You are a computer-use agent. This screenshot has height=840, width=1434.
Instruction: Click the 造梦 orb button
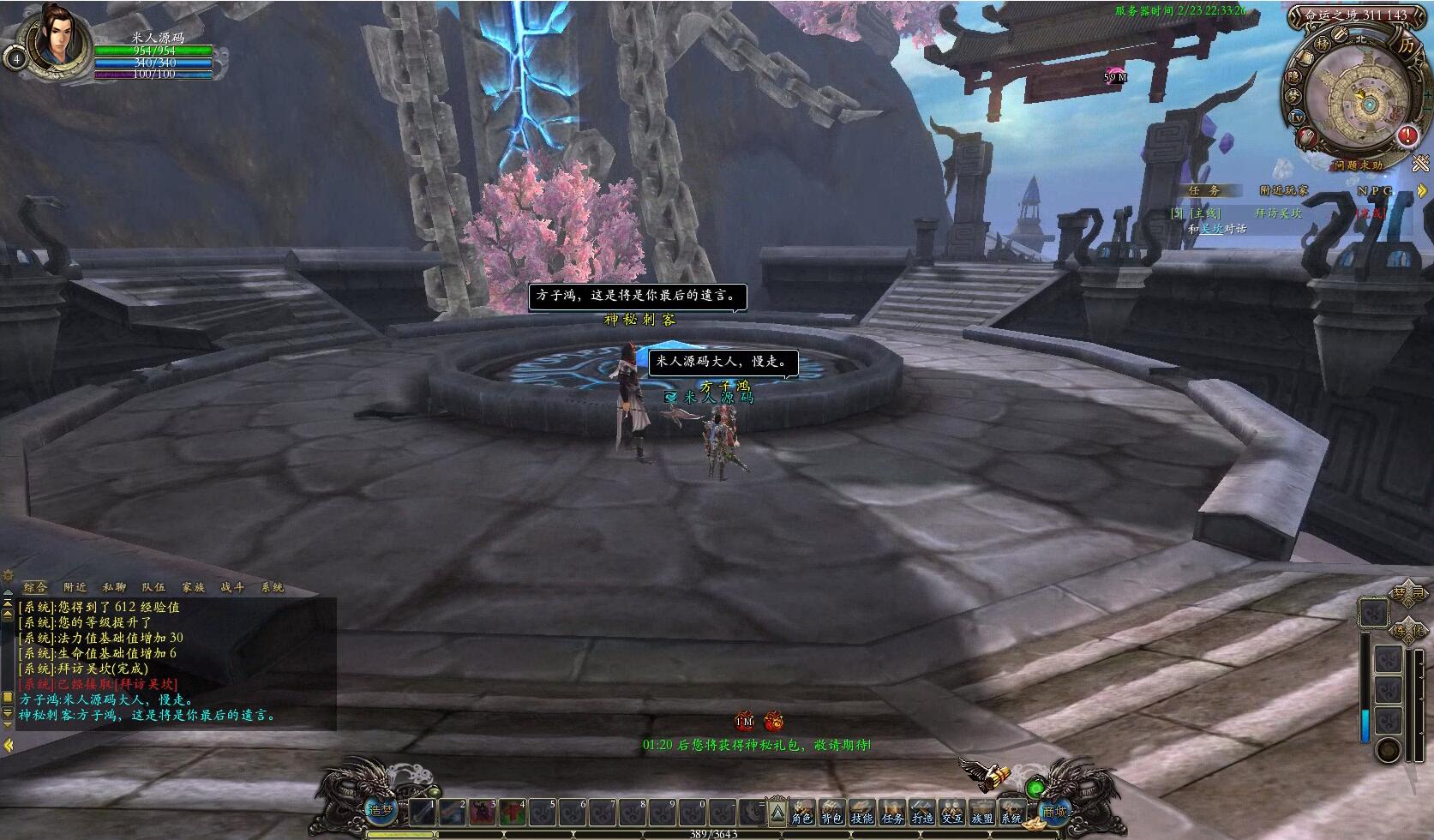(x=381, y=808)
